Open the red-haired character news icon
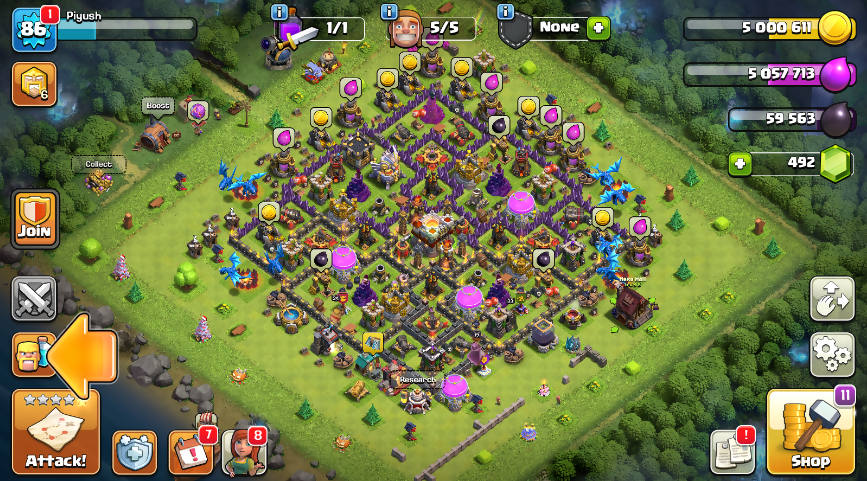This screenshot has width=867, height=481. pyautogui.click(x=243, y=452)
